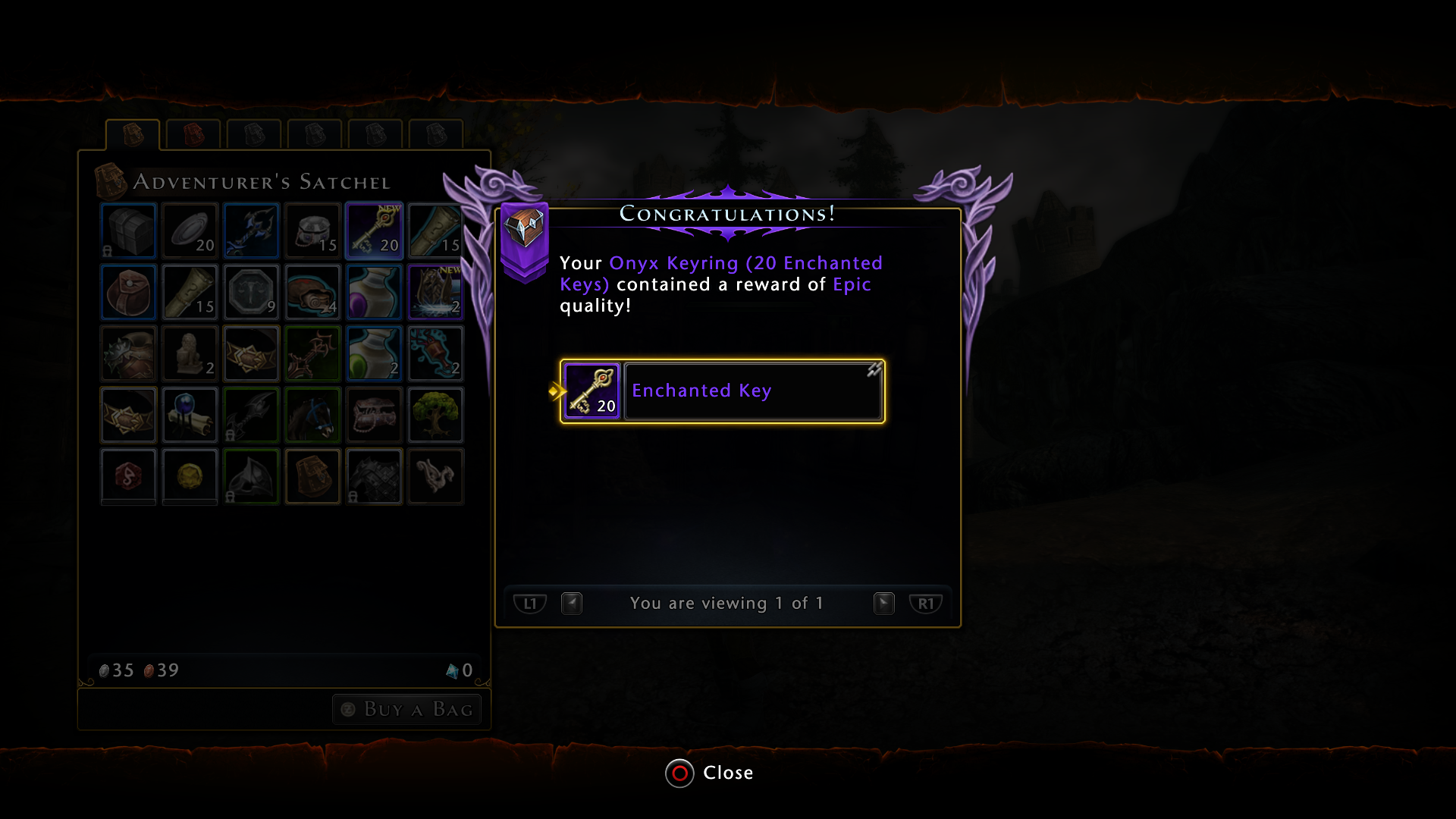Select the blue sword item

coord(251,231)
